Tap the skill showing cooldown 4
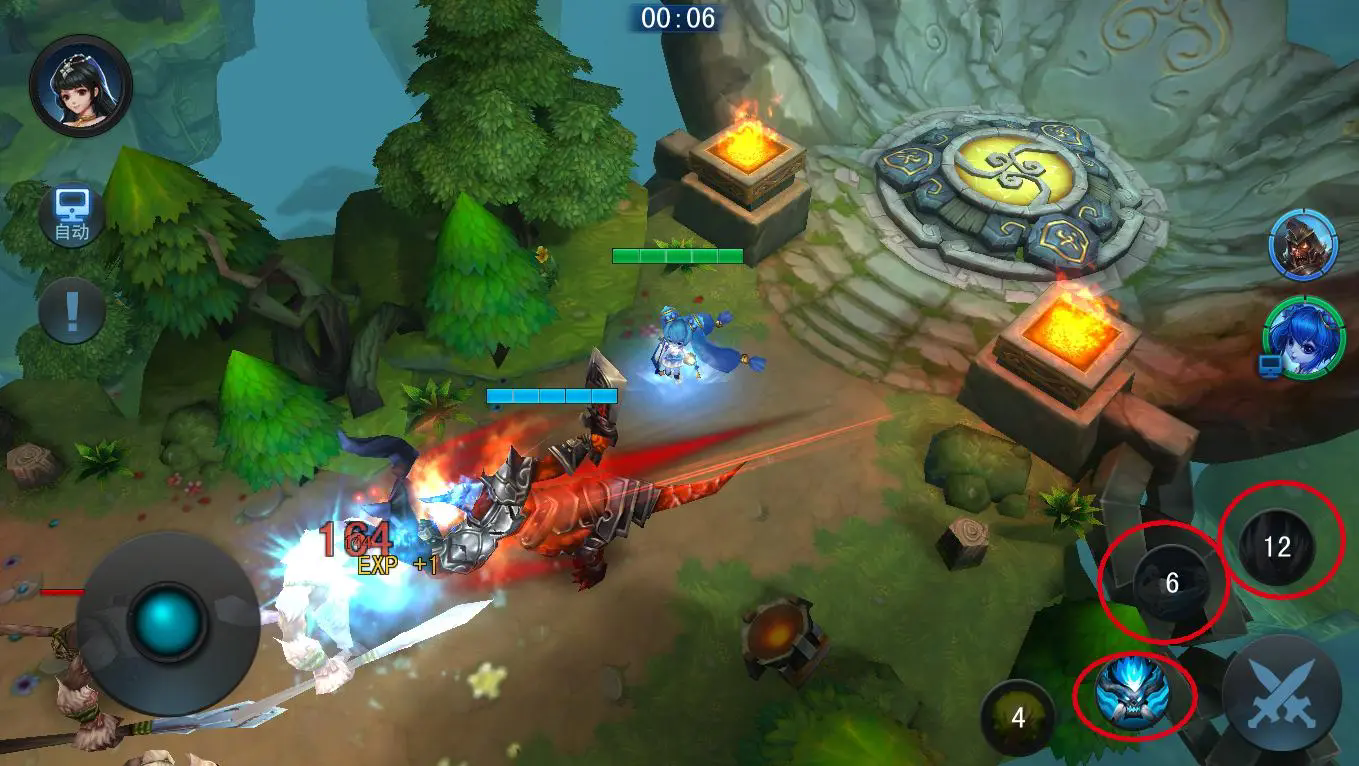 [1018, 717]
